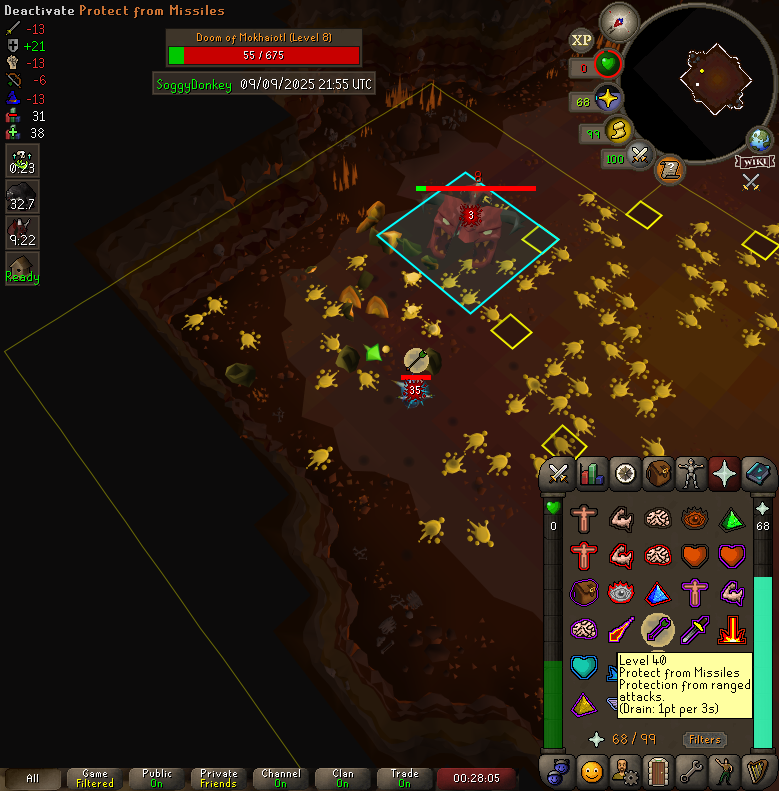779x791 pixels.
Task: Show the Worn Equipment tab
Action: point(691,473)
